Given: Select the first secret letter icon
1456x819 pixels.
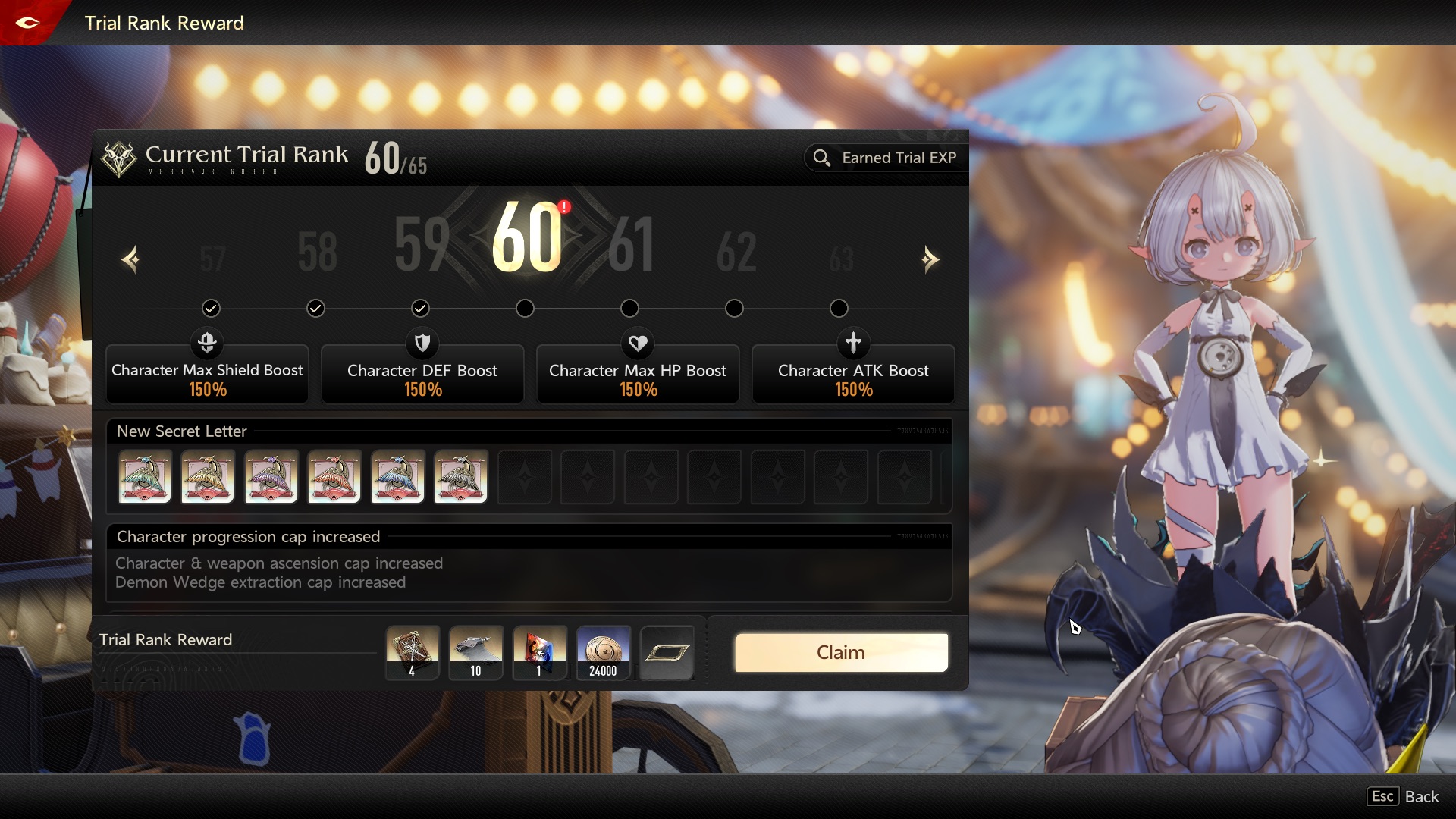Looking at the screenshot, I should (145, 477).
